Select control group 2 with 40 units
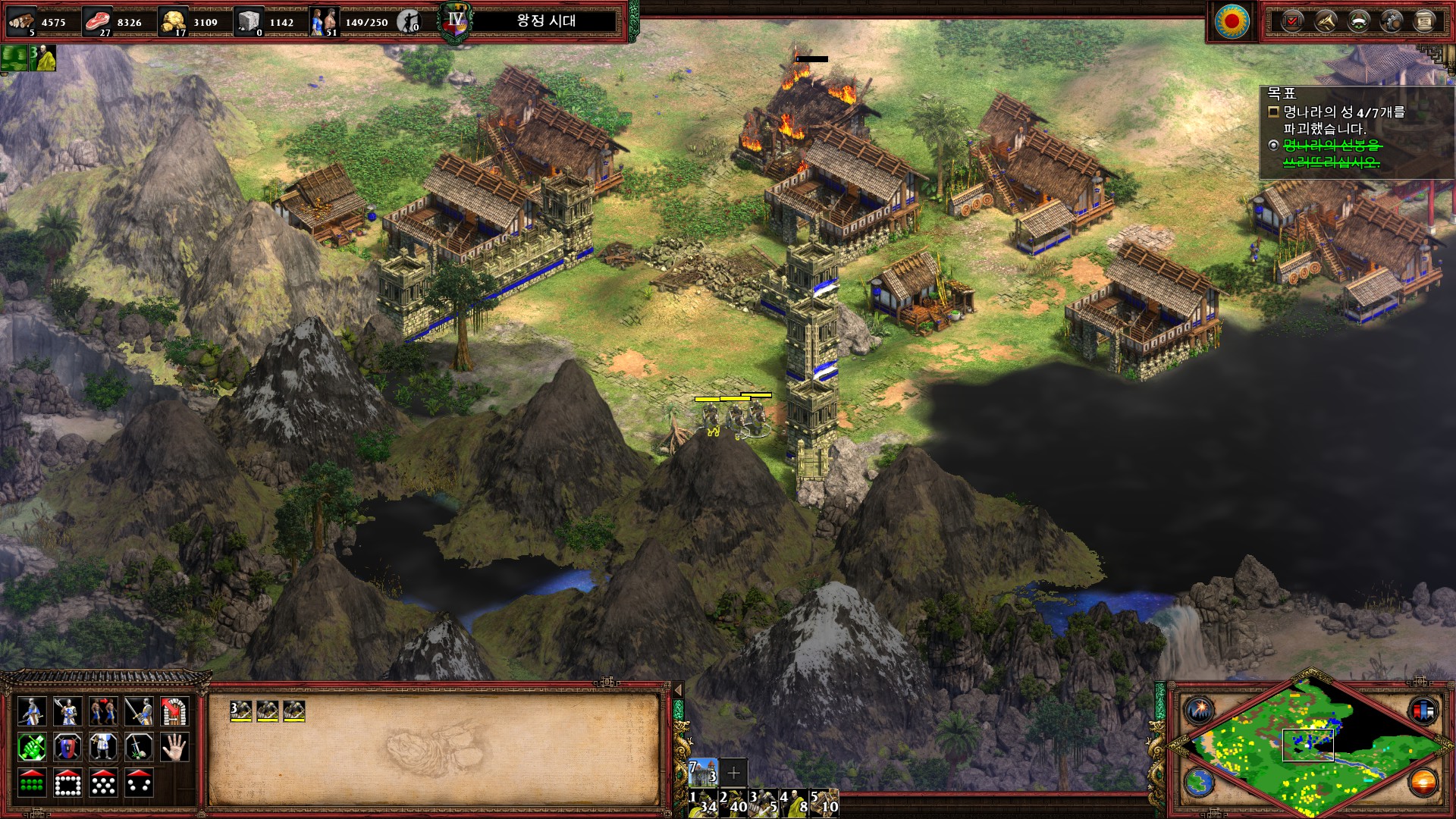The height and width of the screenshot is (819, 1456). pos(733,803)
